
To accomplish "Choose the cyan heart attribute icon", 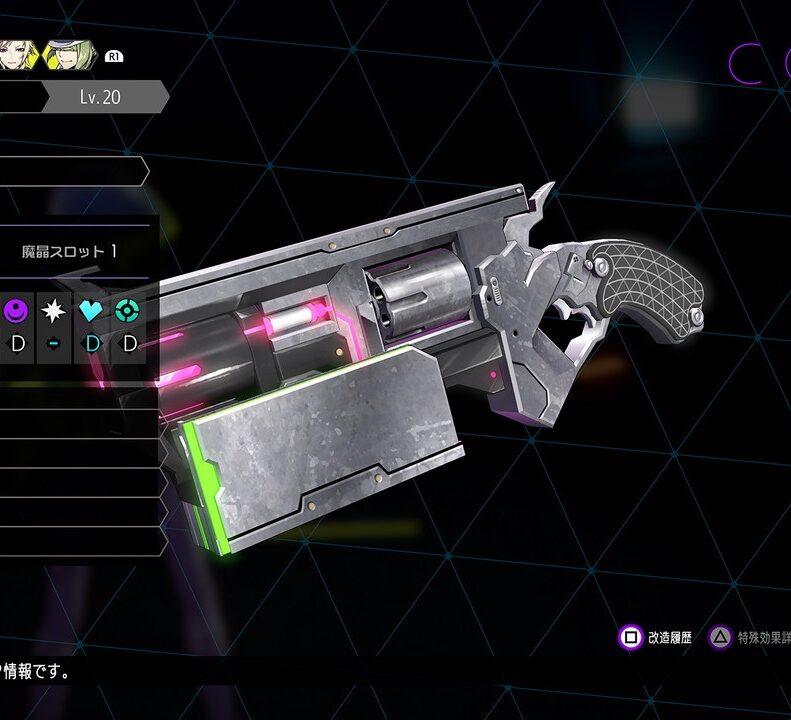I will (91, 311).
